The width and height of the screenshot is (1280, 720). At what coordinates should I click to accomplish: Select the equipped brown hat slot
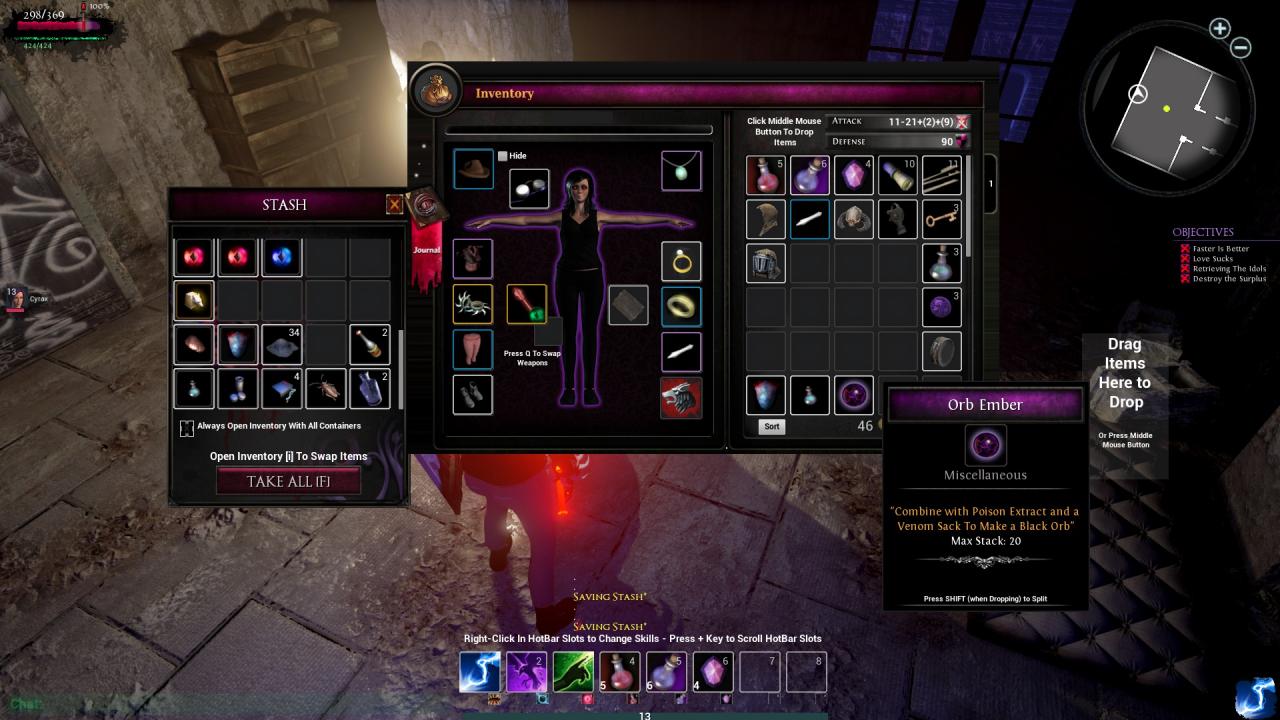[x=473, y=170]
